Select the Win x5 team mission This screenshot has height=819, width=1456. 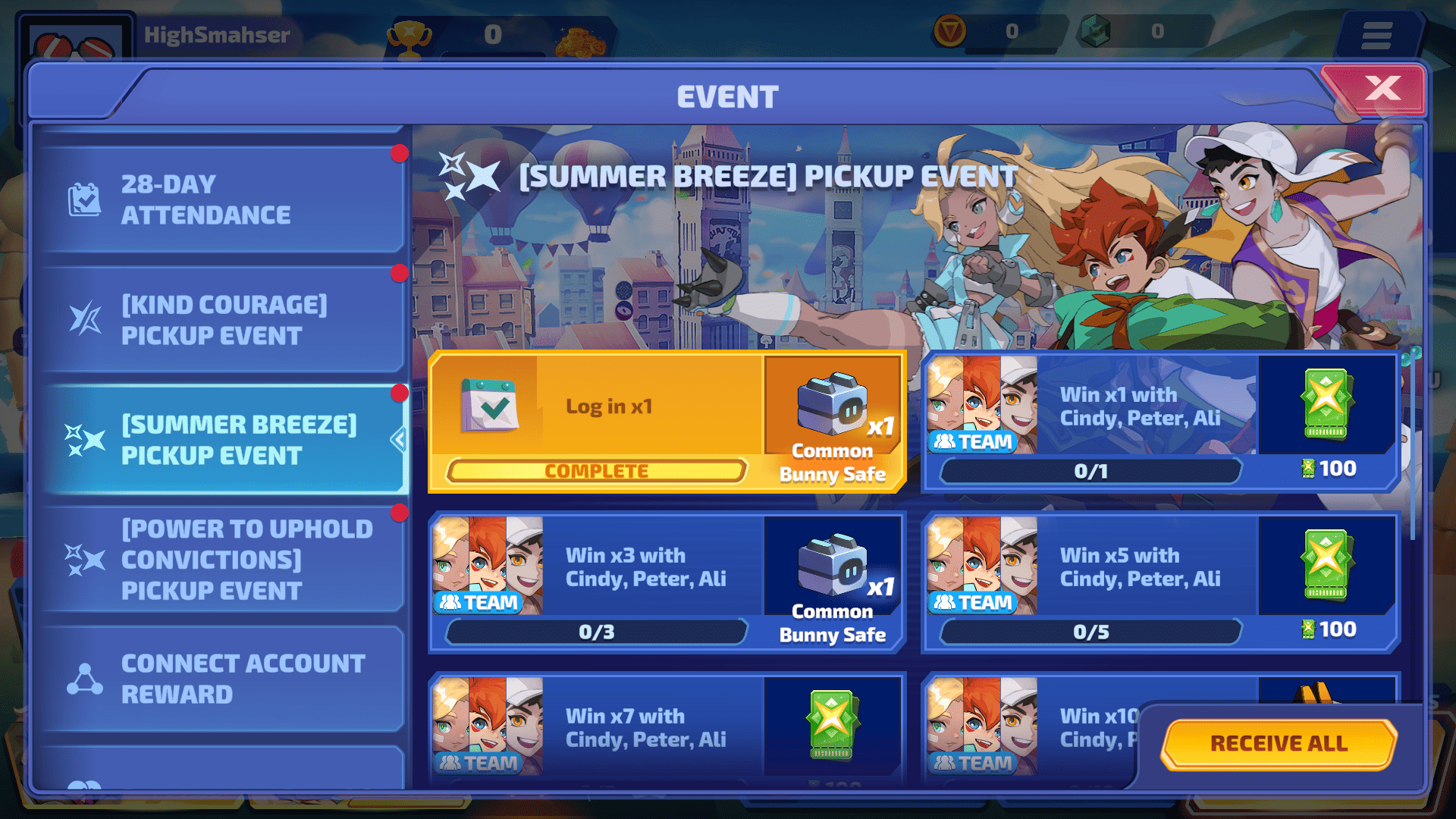click(1160, 583)
